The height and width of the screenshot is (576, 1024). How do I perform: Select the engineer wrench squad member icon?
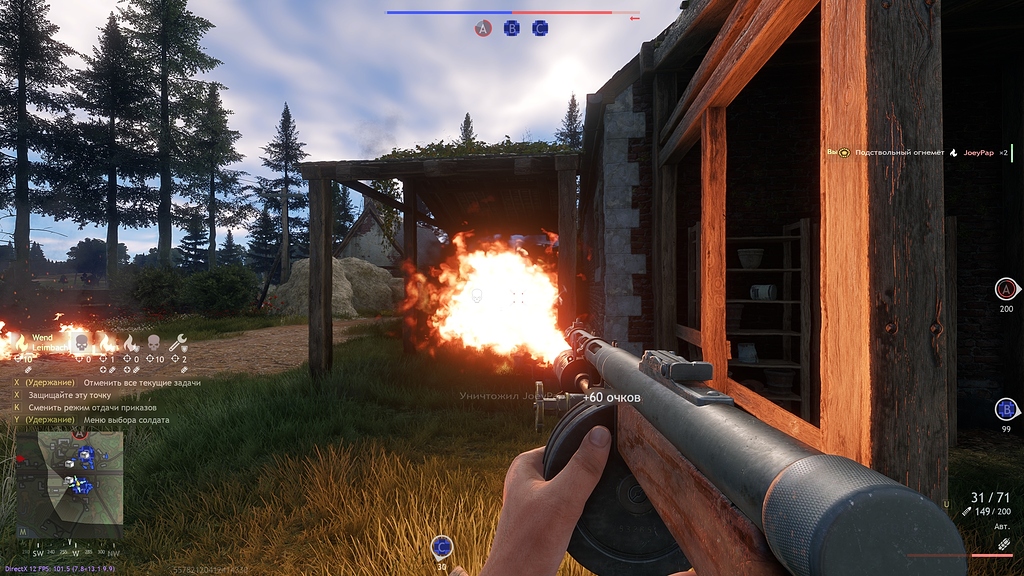(x=179, y=343)
